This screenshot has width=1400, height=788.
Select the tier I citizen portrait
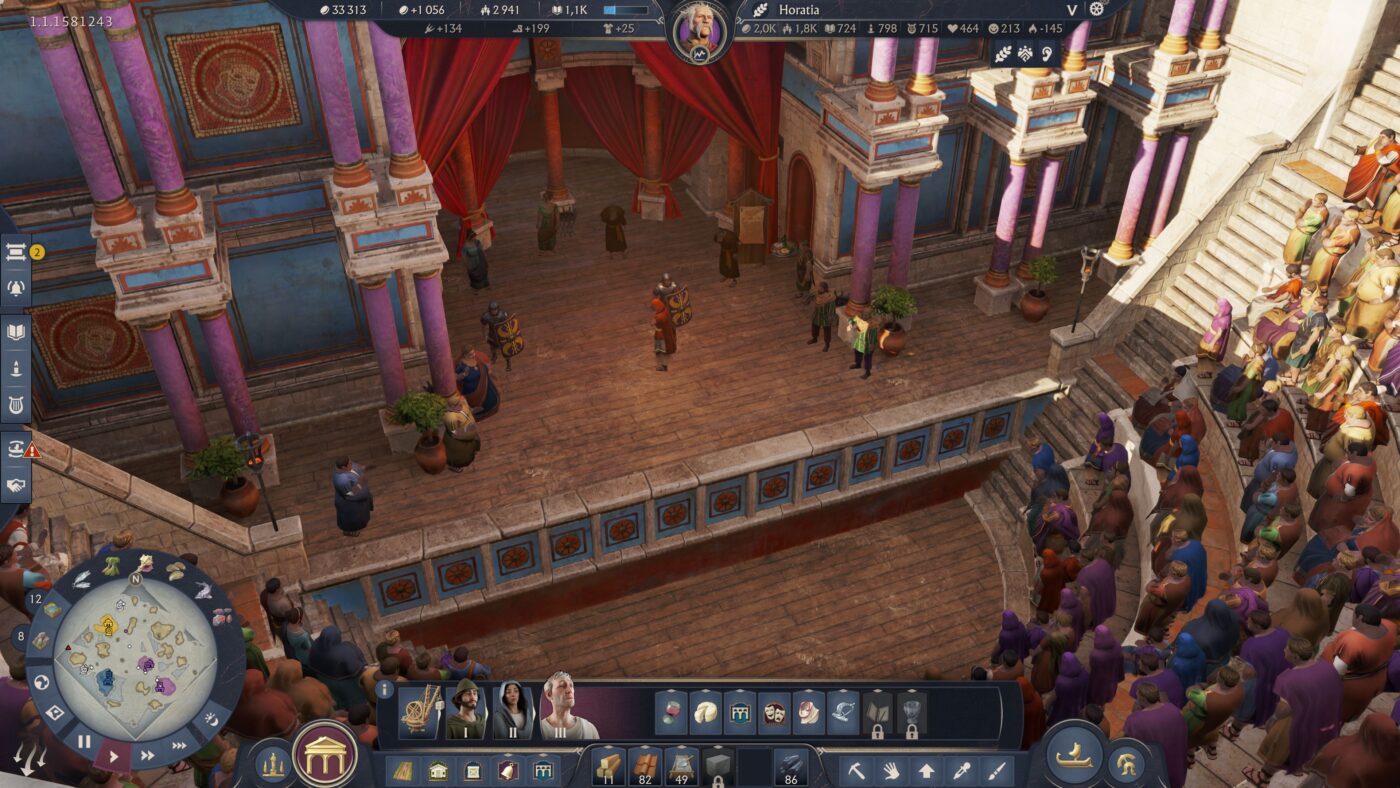(465, 711)
